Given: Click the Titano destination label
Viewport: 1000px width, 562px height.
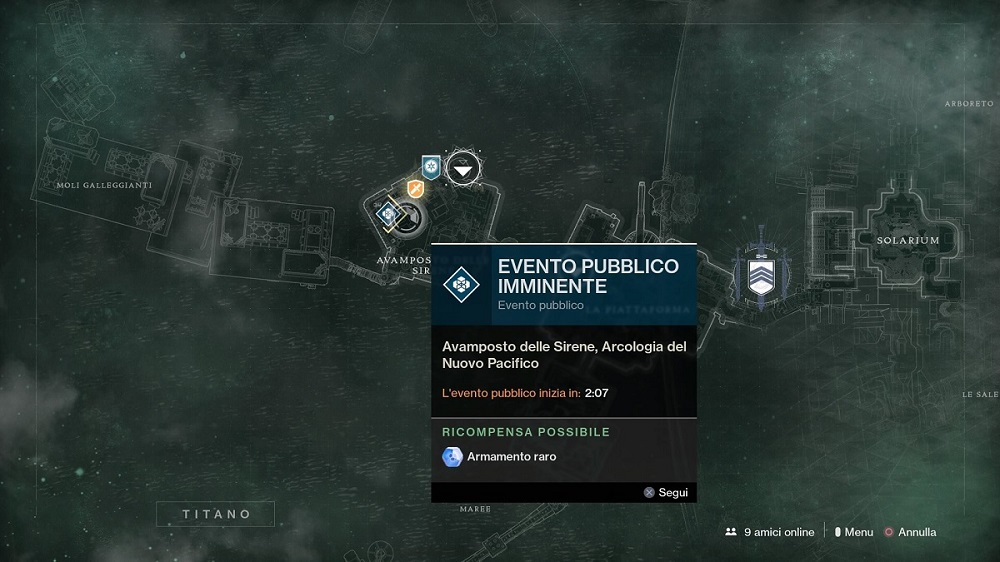Looking at the screenshot, I should pos(215,515).
